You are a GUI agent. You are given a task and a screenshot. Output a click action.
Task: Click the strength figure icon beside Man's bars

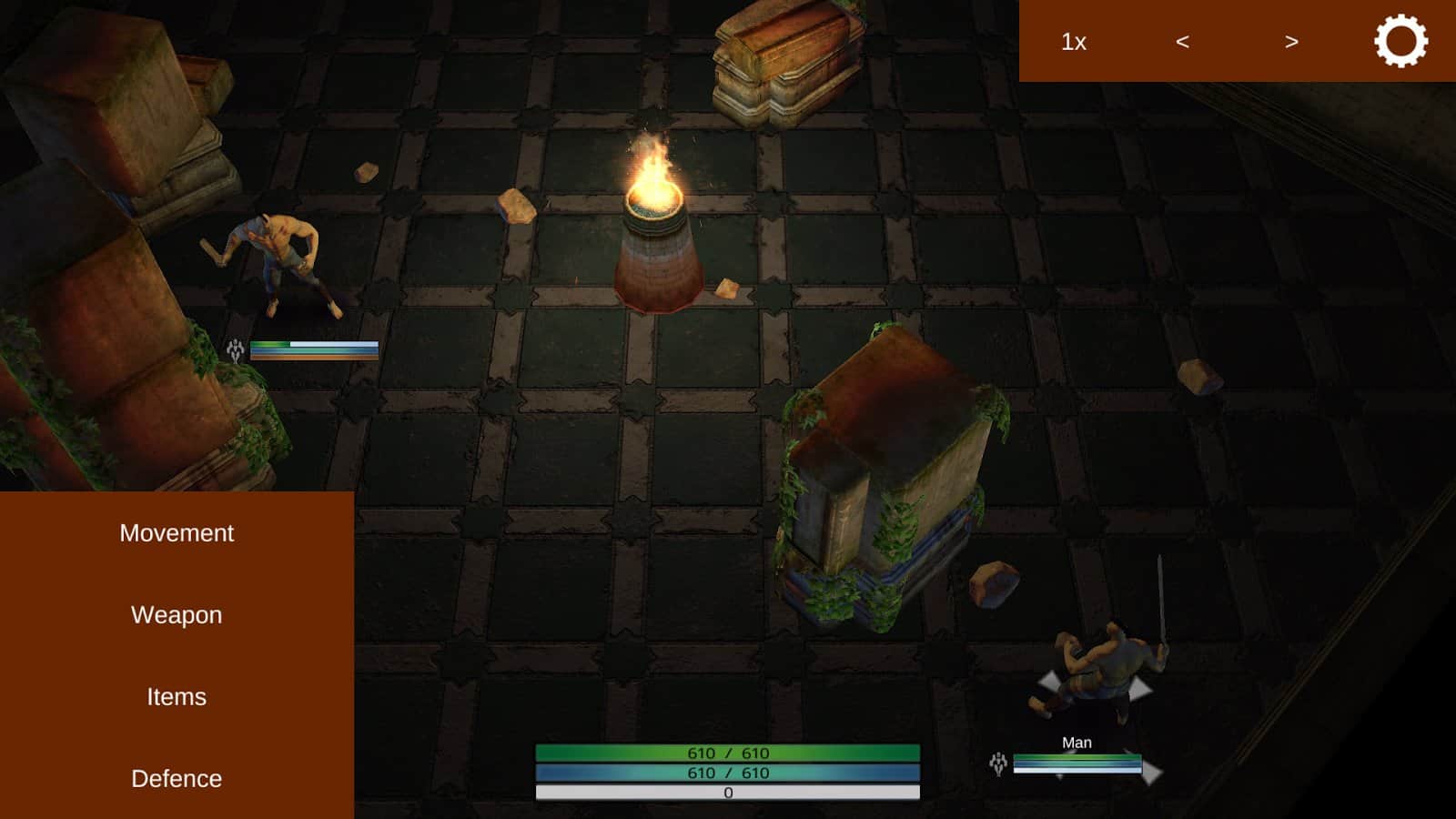point(998,764)
